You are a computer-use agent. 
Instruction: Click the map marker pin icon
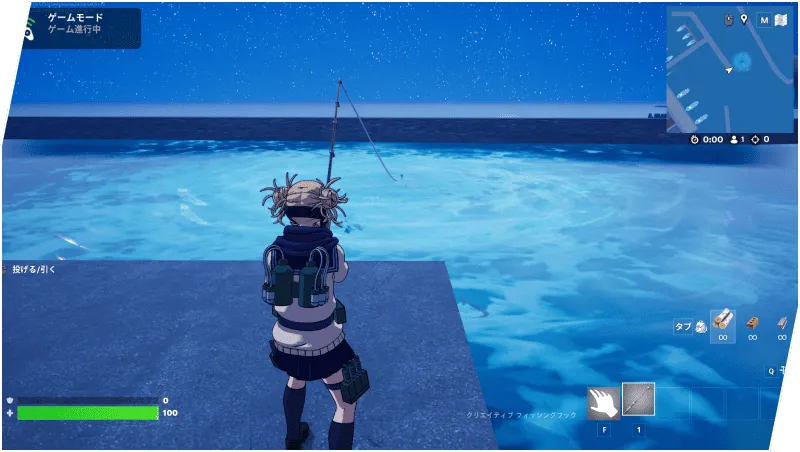tap(744, 19)
